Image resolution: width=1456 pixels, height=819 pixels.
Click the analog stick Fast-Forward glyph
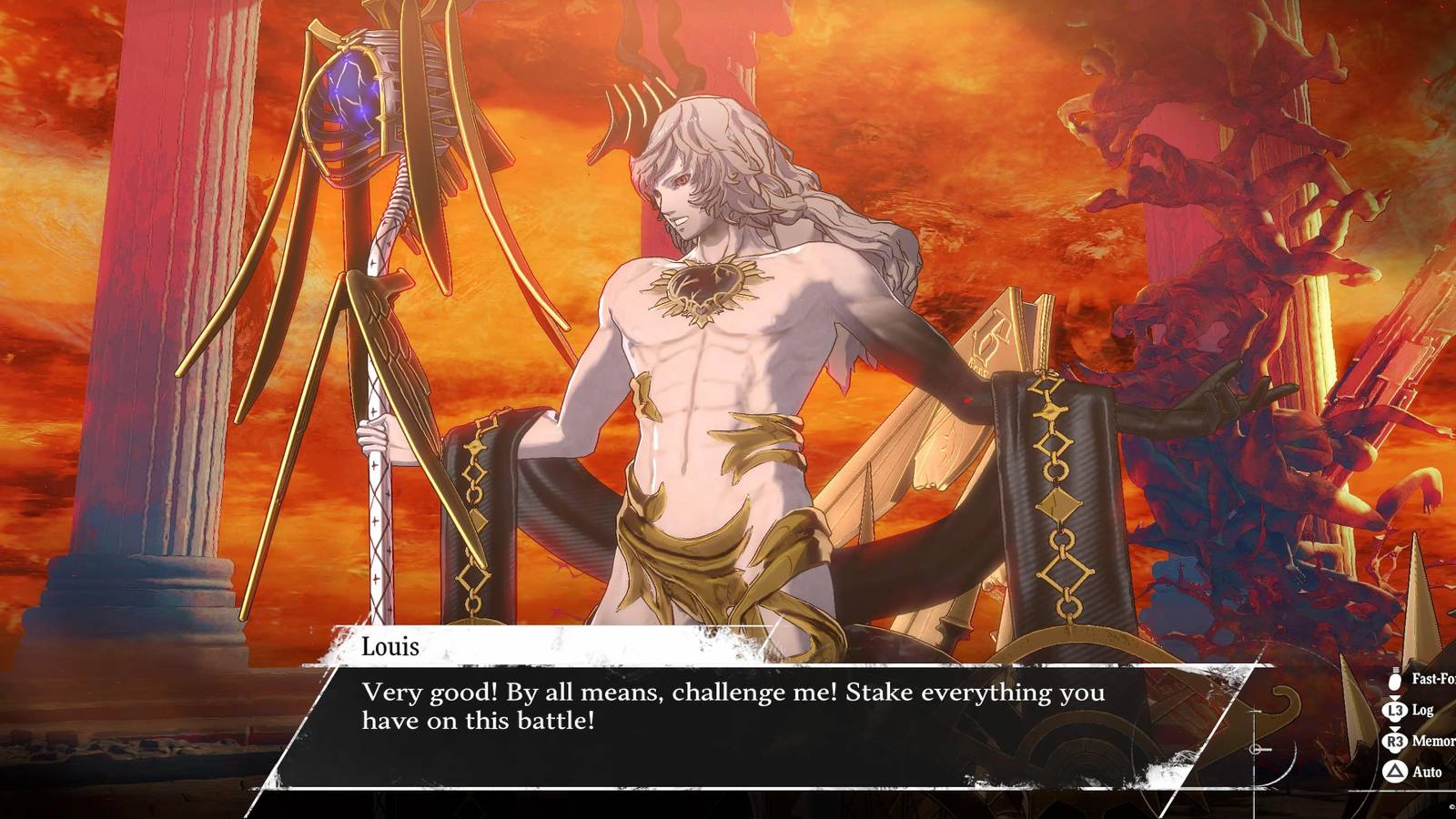coord(1394,680)
